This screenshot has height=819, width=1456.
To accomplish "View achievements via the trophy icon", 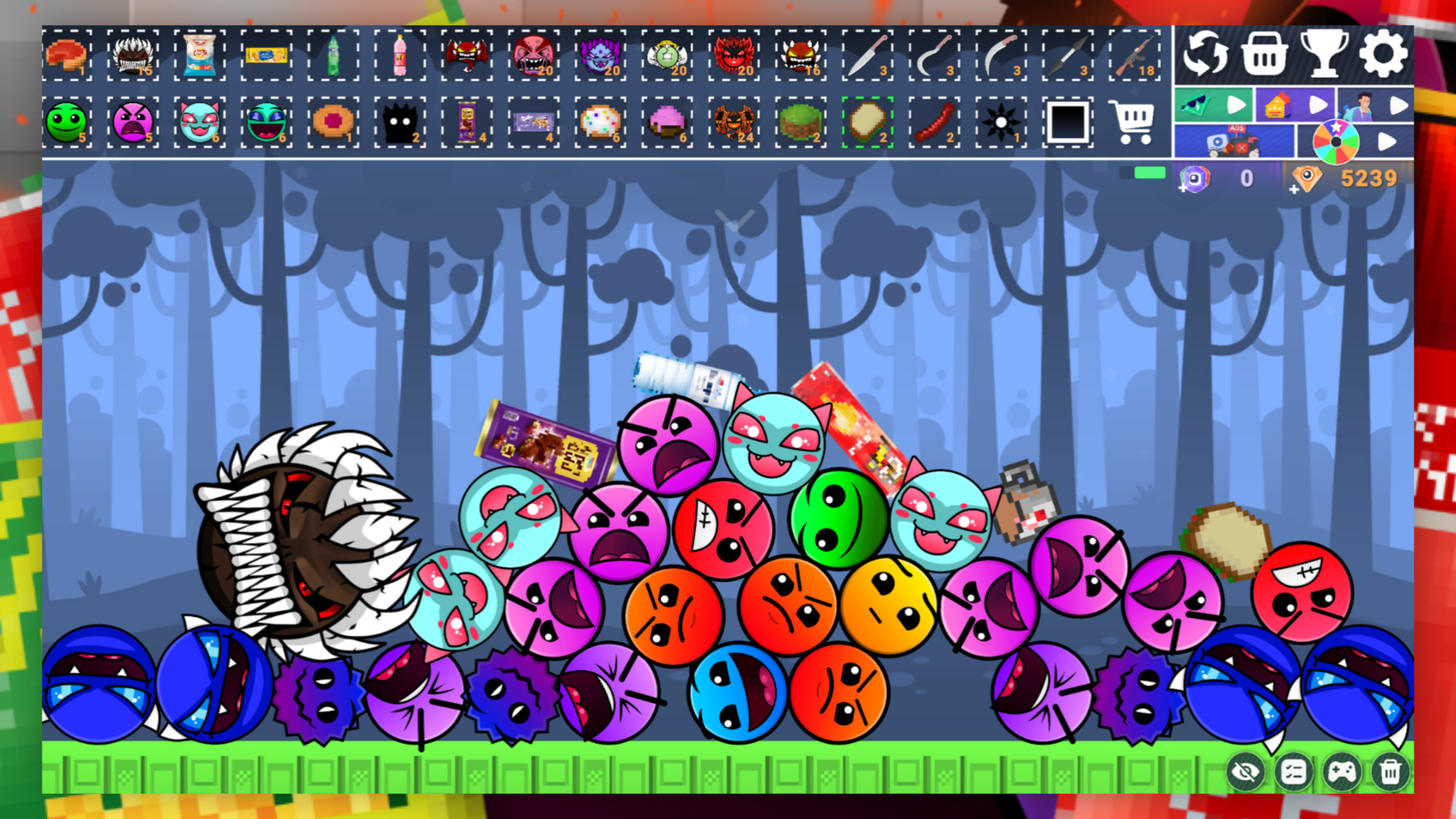I will pyautogui.click(x=1324, y=54).
